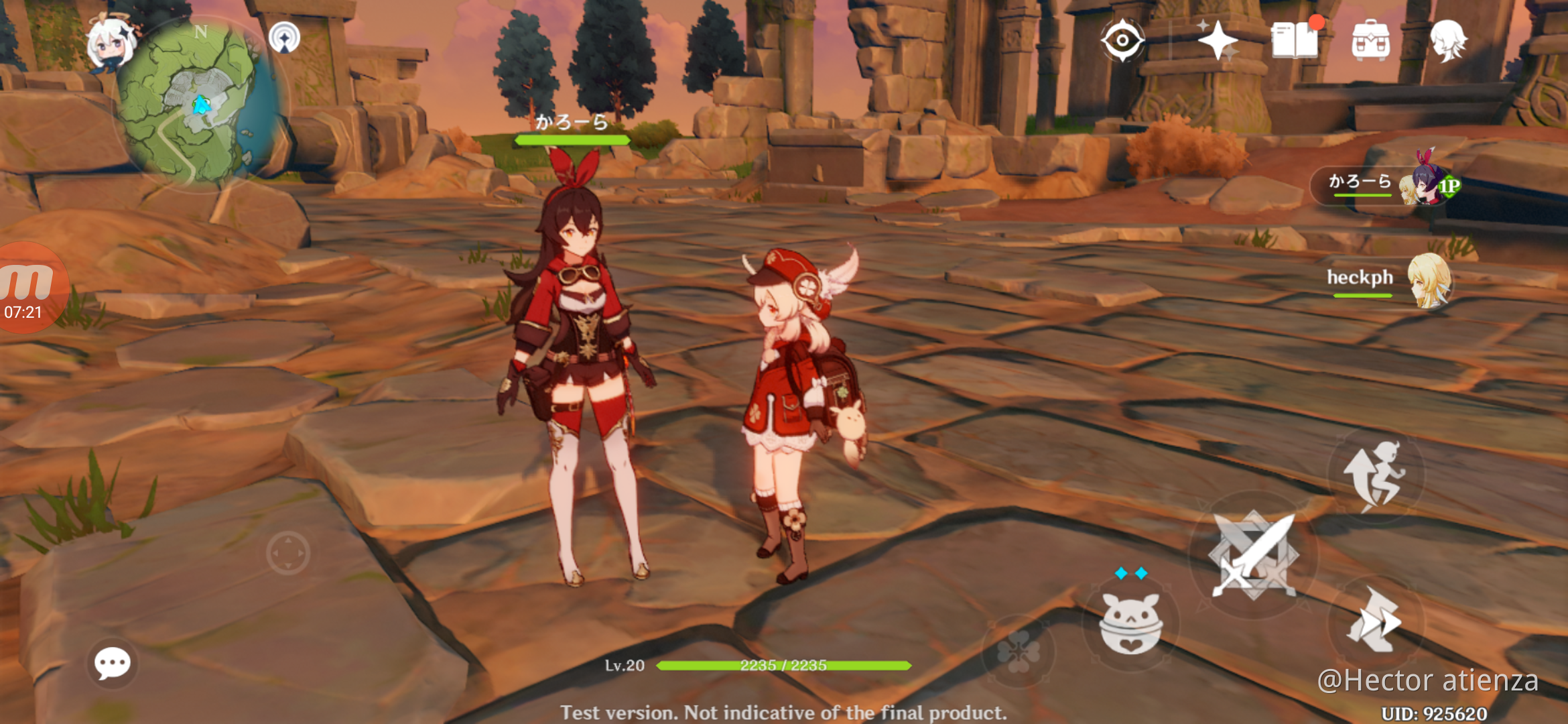This screenshot has width=1568, height=724.
Task: Tap the jump button
Action: point(1376,476)
